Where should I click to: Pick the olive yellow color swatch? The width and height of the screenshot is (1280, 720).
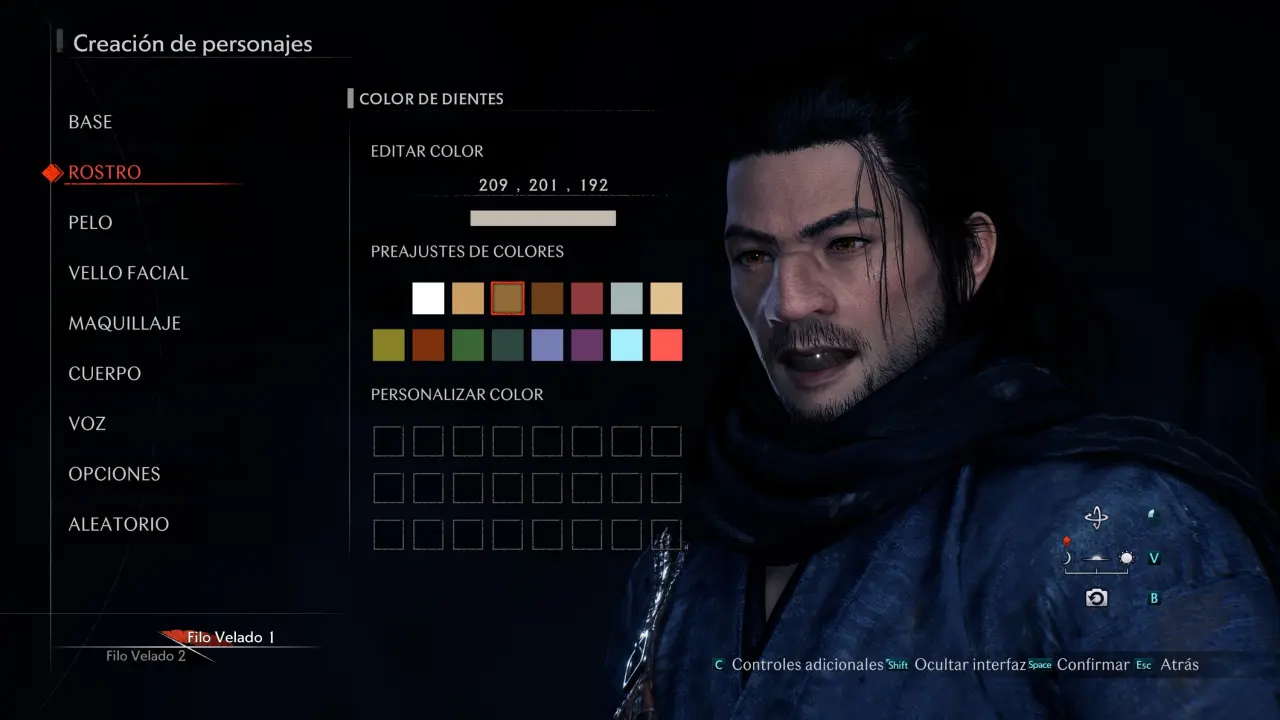tap(388, 345)
